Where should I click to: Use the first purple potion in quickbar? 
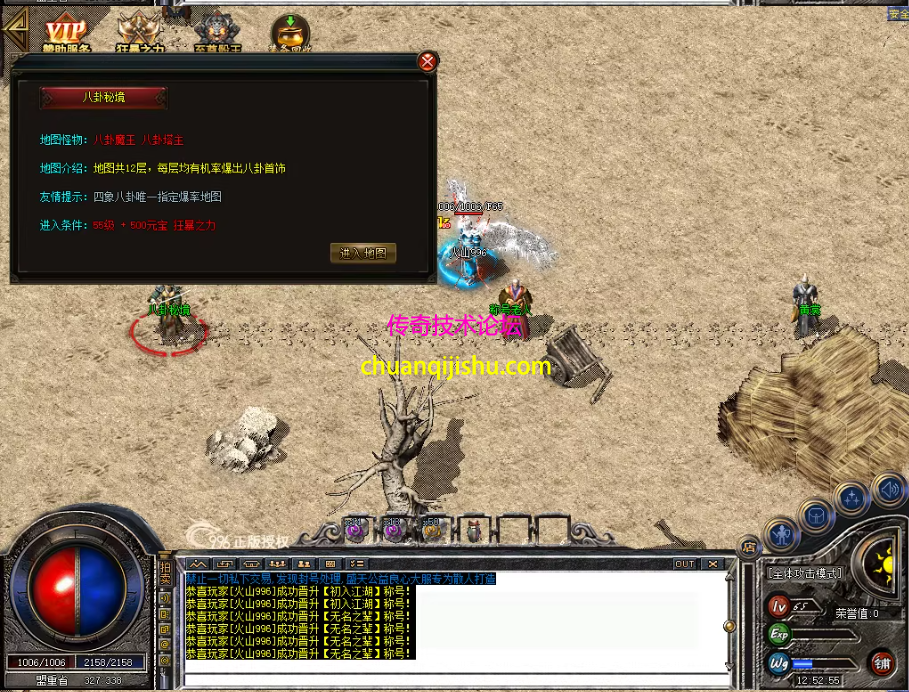coord(355,530)
